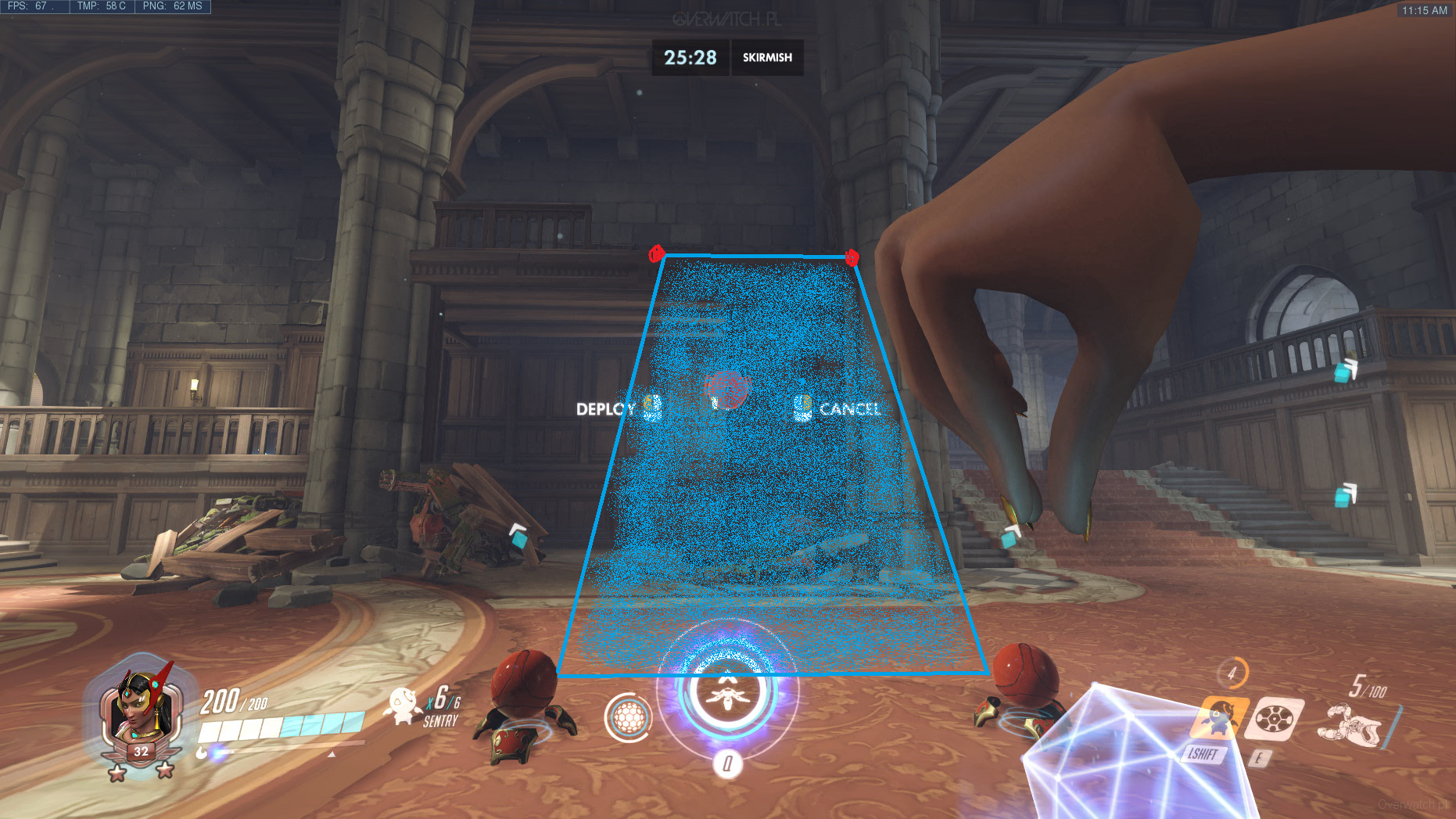Click Symmetra's hero portrait

point(138,708)
